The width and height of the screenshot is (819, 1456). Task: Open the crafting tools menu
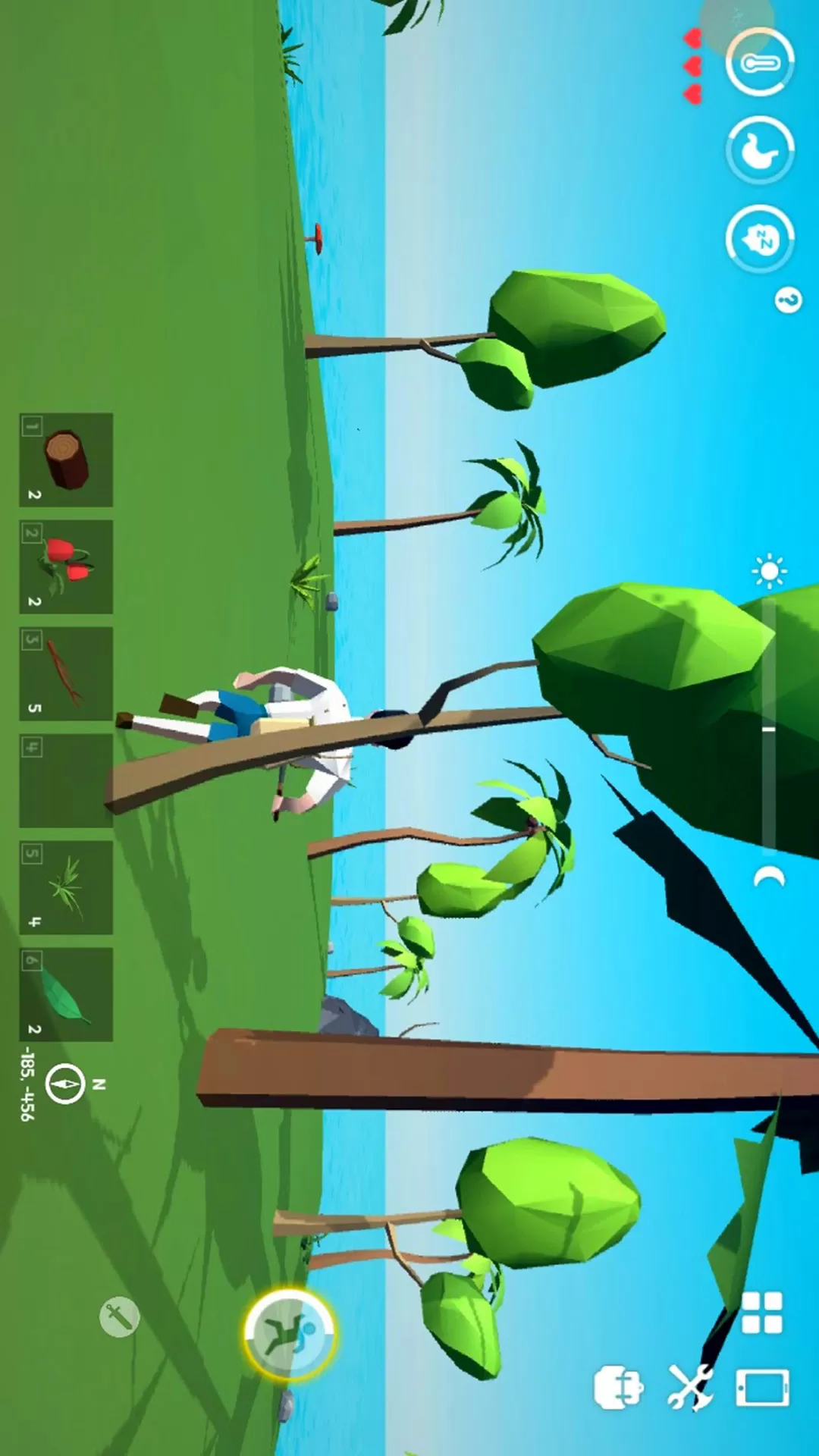pos(690,1387)
